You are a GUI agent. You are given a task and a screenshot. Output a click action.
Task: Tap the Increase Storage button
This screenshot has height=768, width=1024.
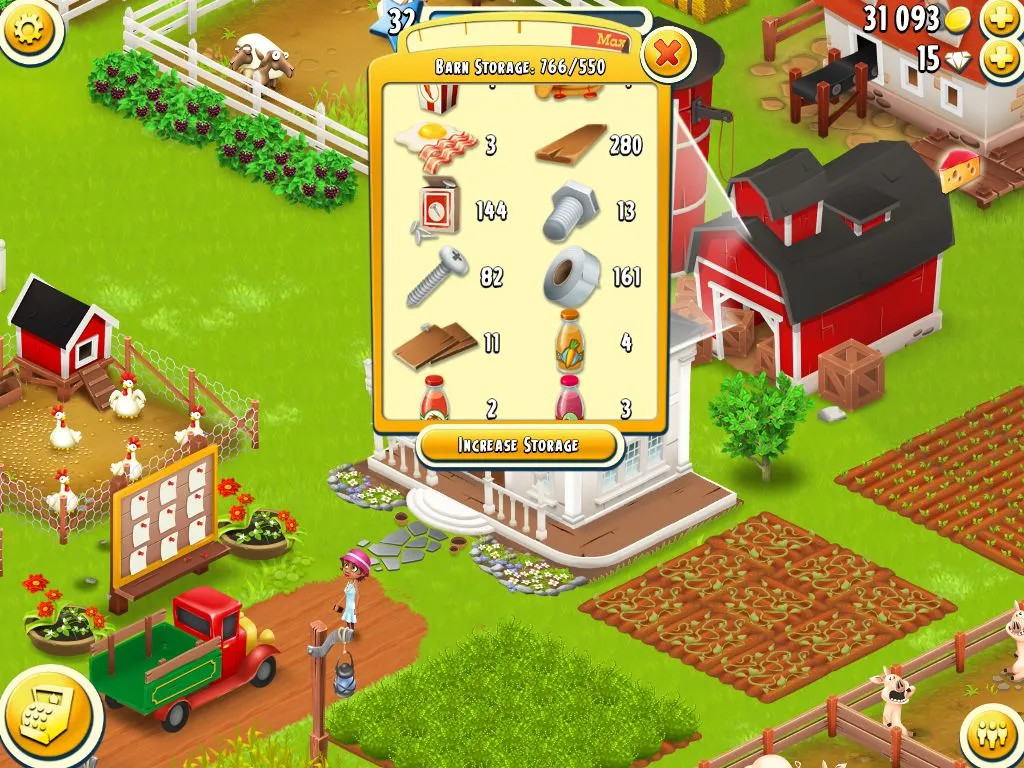(x=518, y=445)
